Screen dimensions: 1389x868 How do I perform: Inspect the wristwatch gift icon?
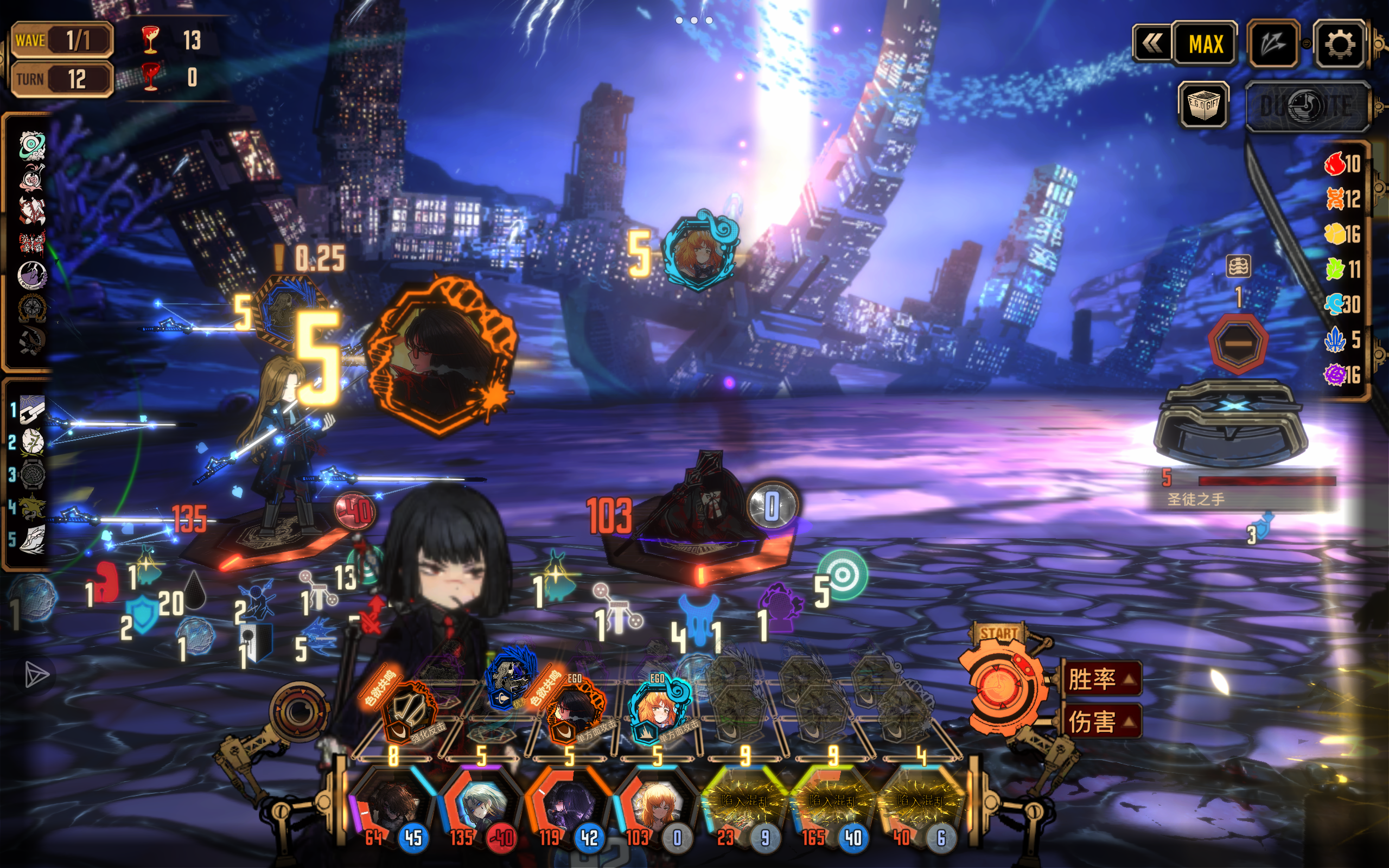pyautogui.click(x=32, y=475)
